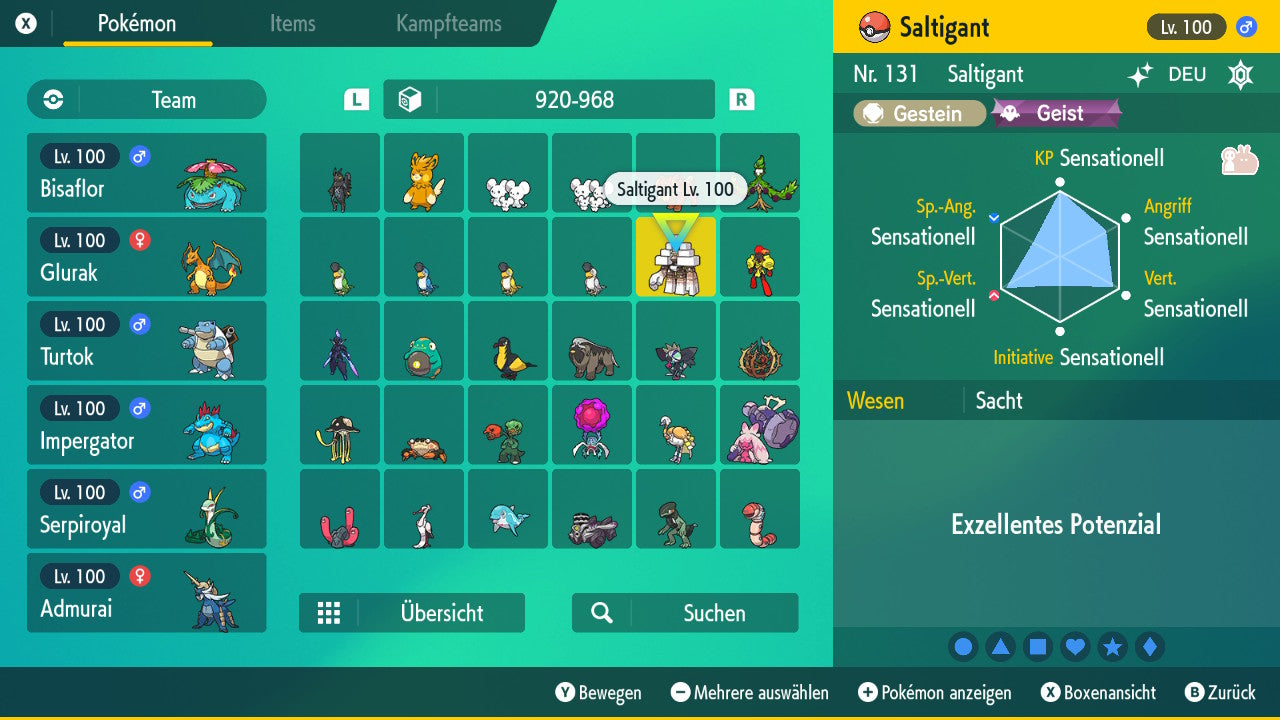Open the grid Übersicht view icon
Screen dimensions: 1280x720
tap(329, 612)
